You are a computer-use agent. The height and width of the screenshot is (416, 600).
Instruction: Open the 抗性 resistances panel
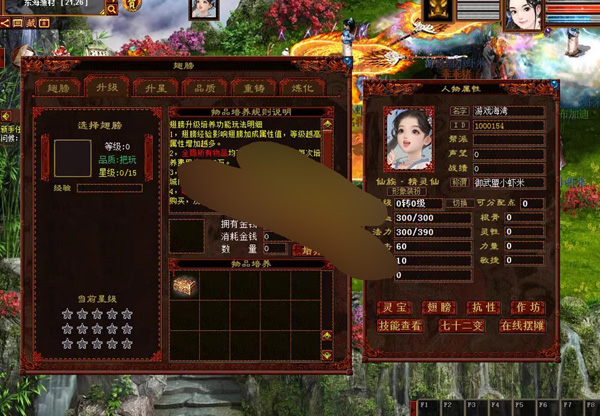pyautogui.click(x=484, y=307)
